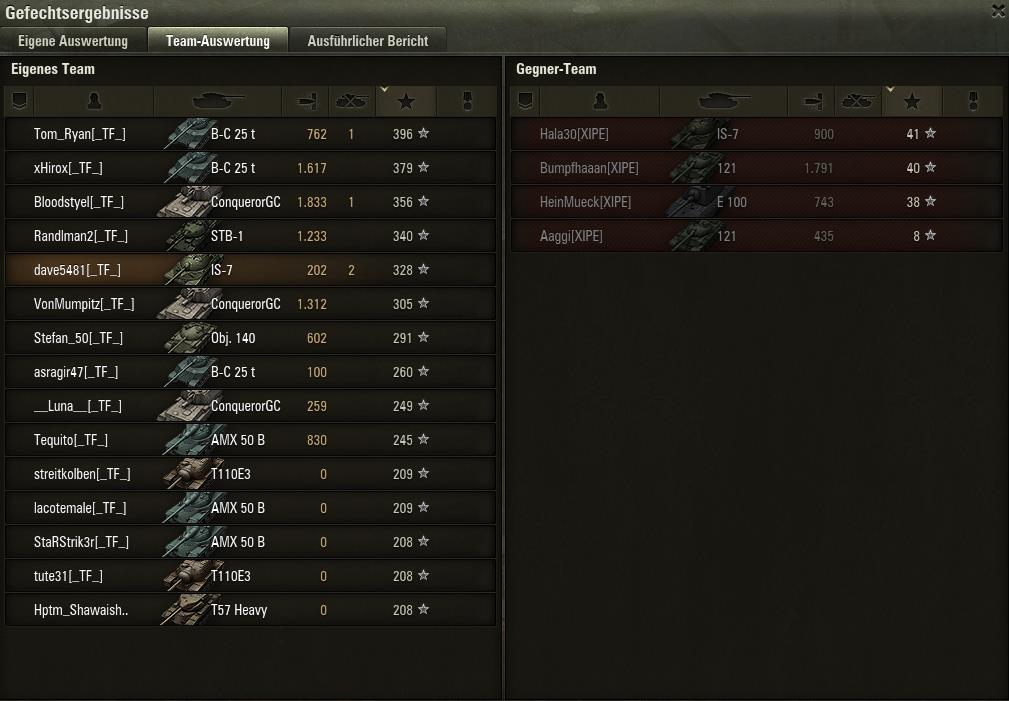Sort own team by medal column header
1009x701 pixels.
pyautogui.click(x=466, y=101)
